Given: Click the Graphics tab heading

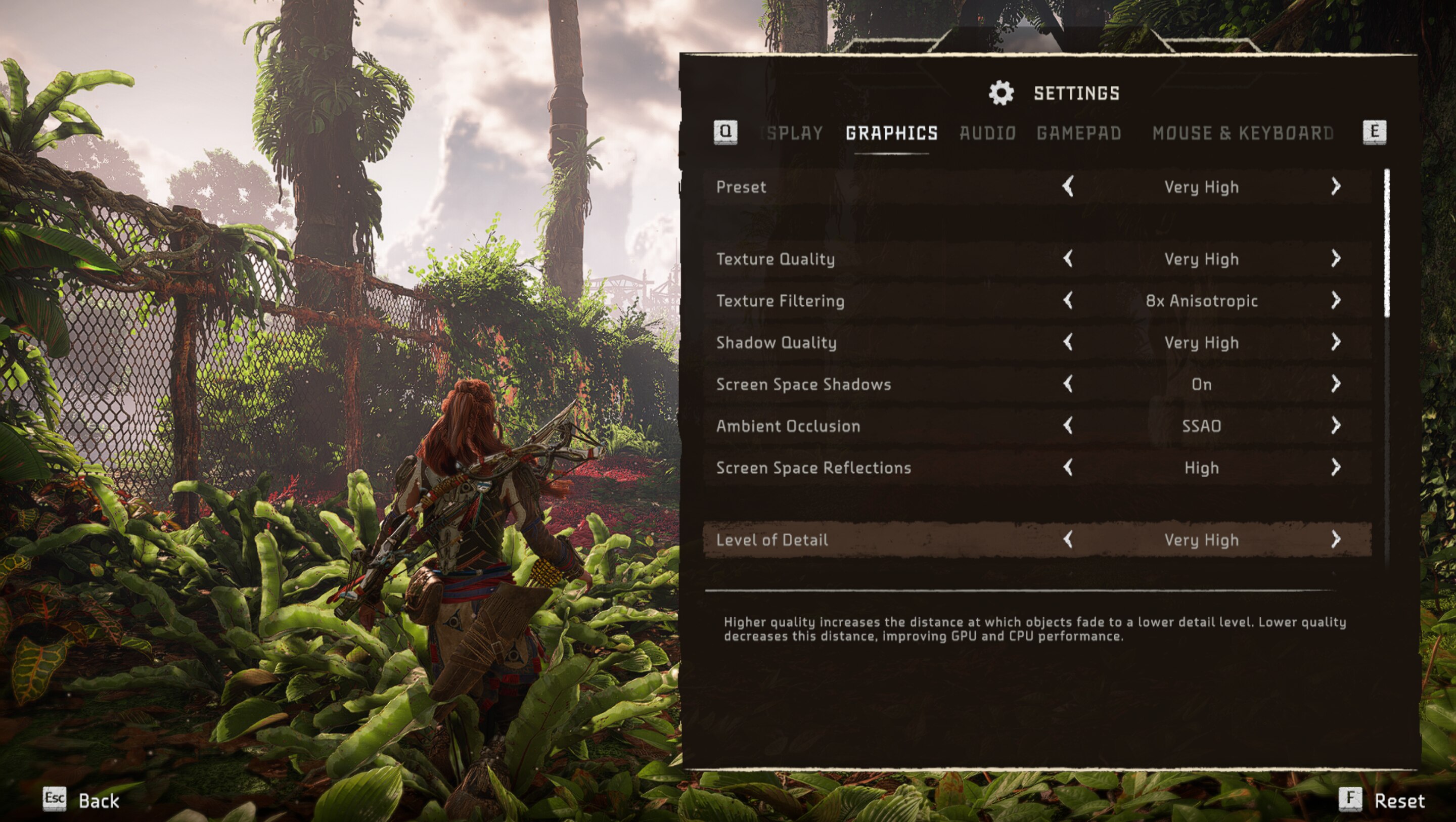Looking at the screenshot, I should coord(891,133).
